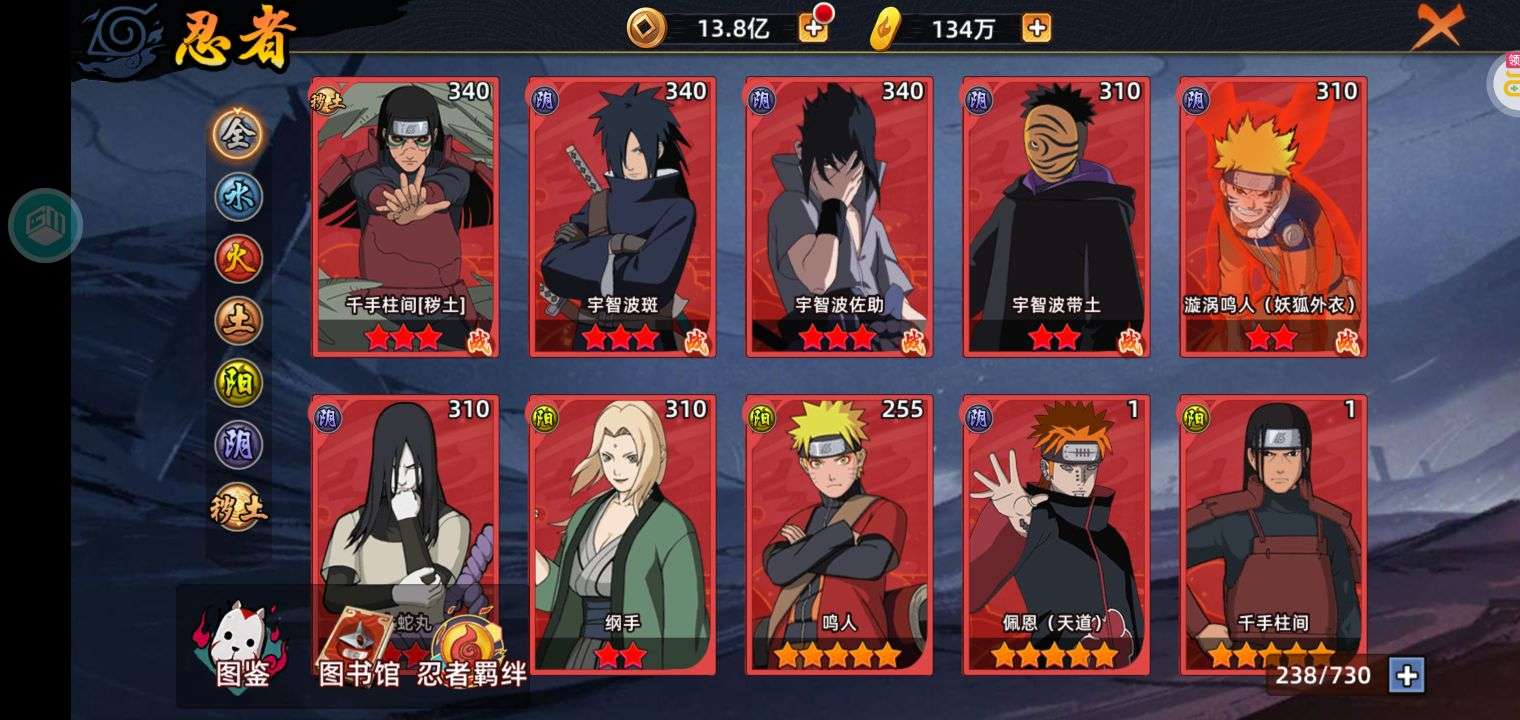Filter ninjas by 火 (fire) element
1520x720 pixels.
tap(238, 258)
